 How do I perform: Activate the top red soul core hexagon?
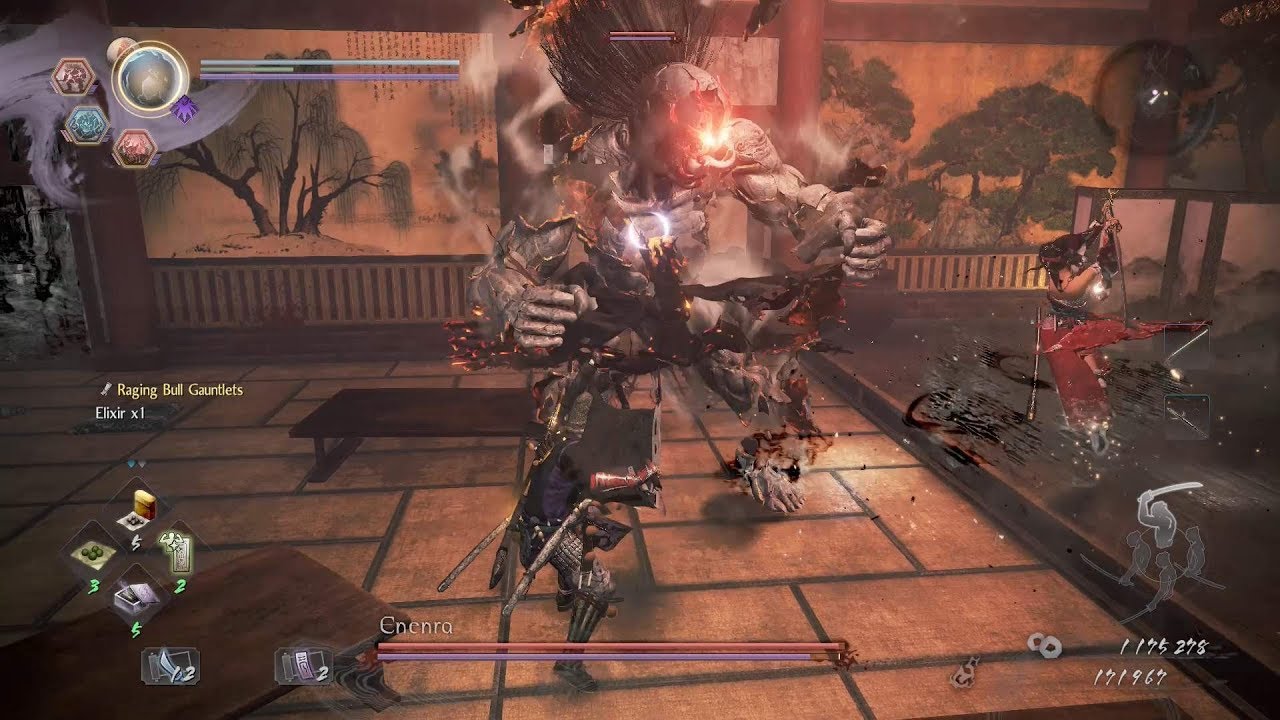tap(74, 76)
